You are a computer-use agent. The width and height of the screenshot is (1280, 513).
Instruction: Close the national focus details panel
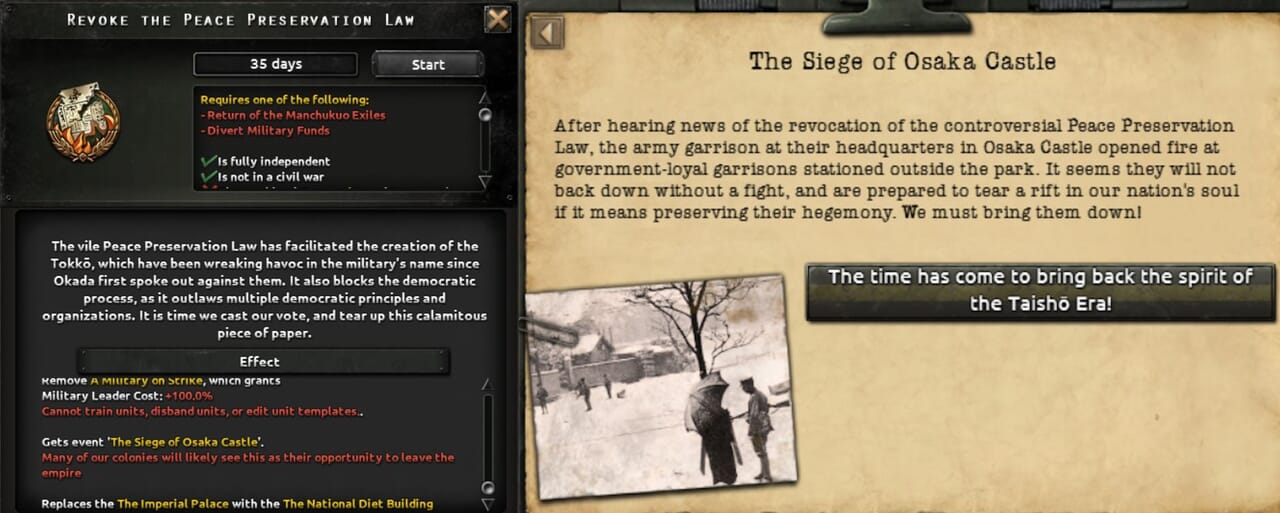[497, 19]
